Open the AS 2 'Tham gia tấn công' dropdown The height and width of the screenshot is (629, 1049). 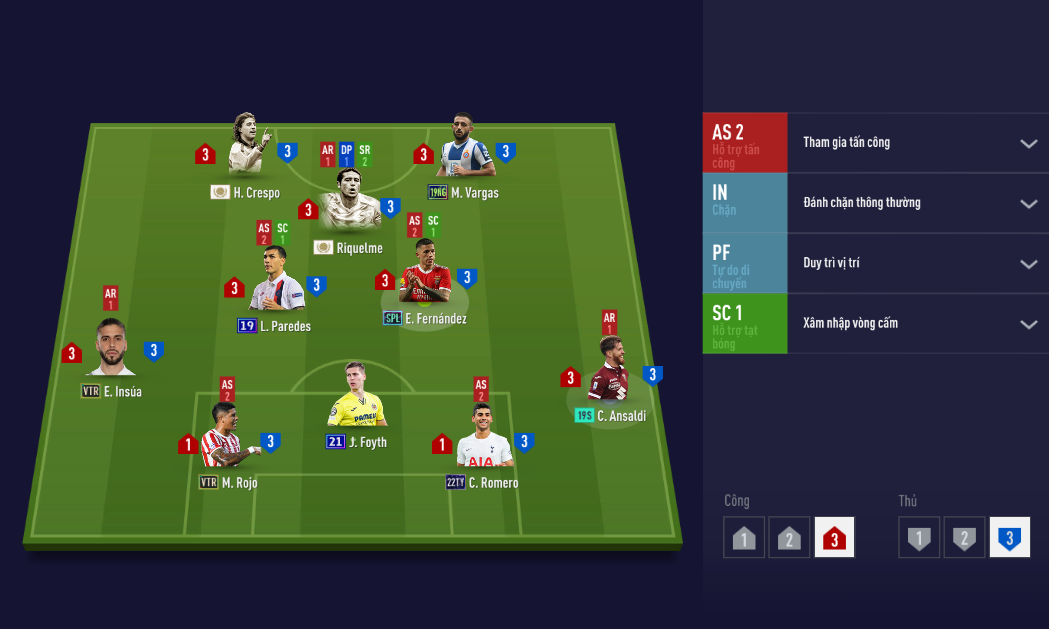click(x=1028, y=143)
